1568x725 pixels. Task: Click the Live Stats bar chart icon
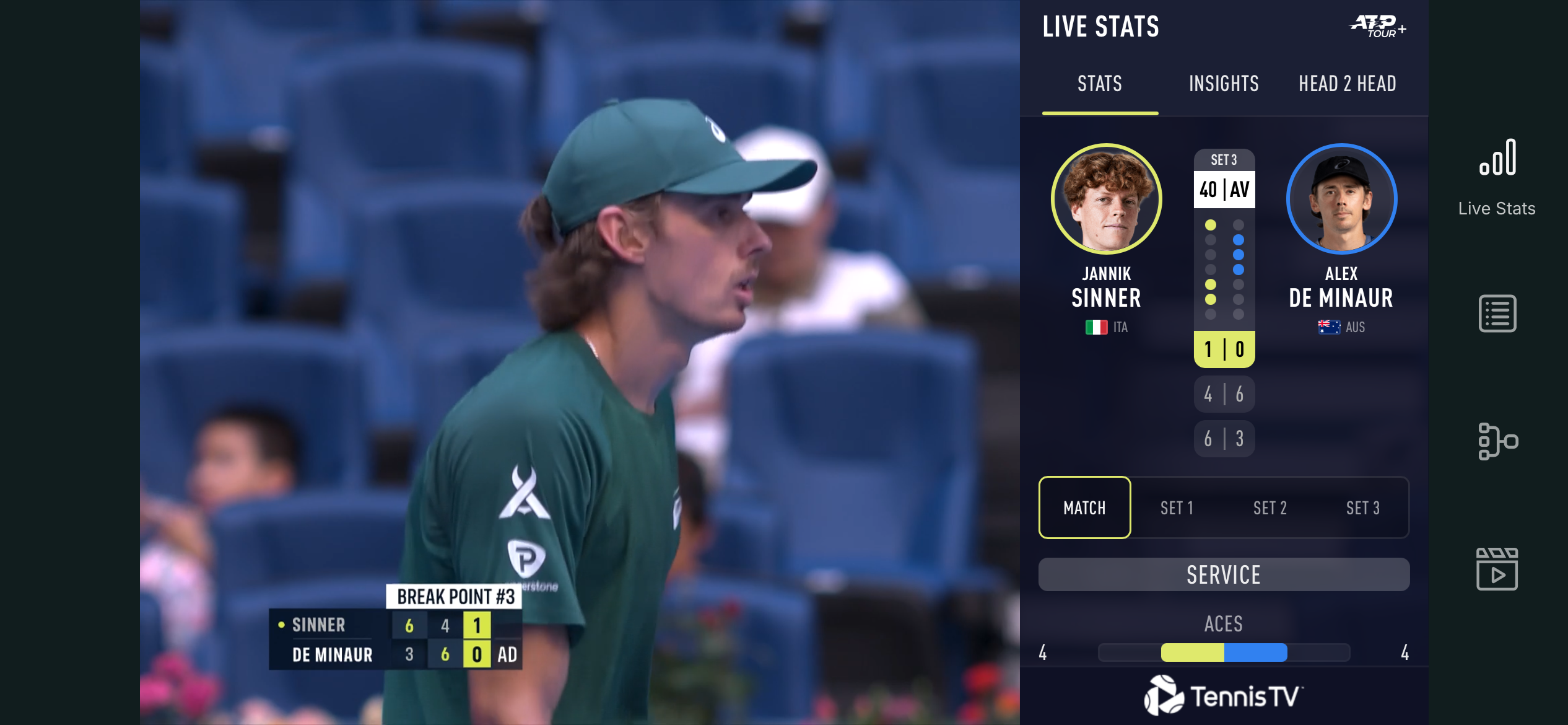coord(1497,158)
